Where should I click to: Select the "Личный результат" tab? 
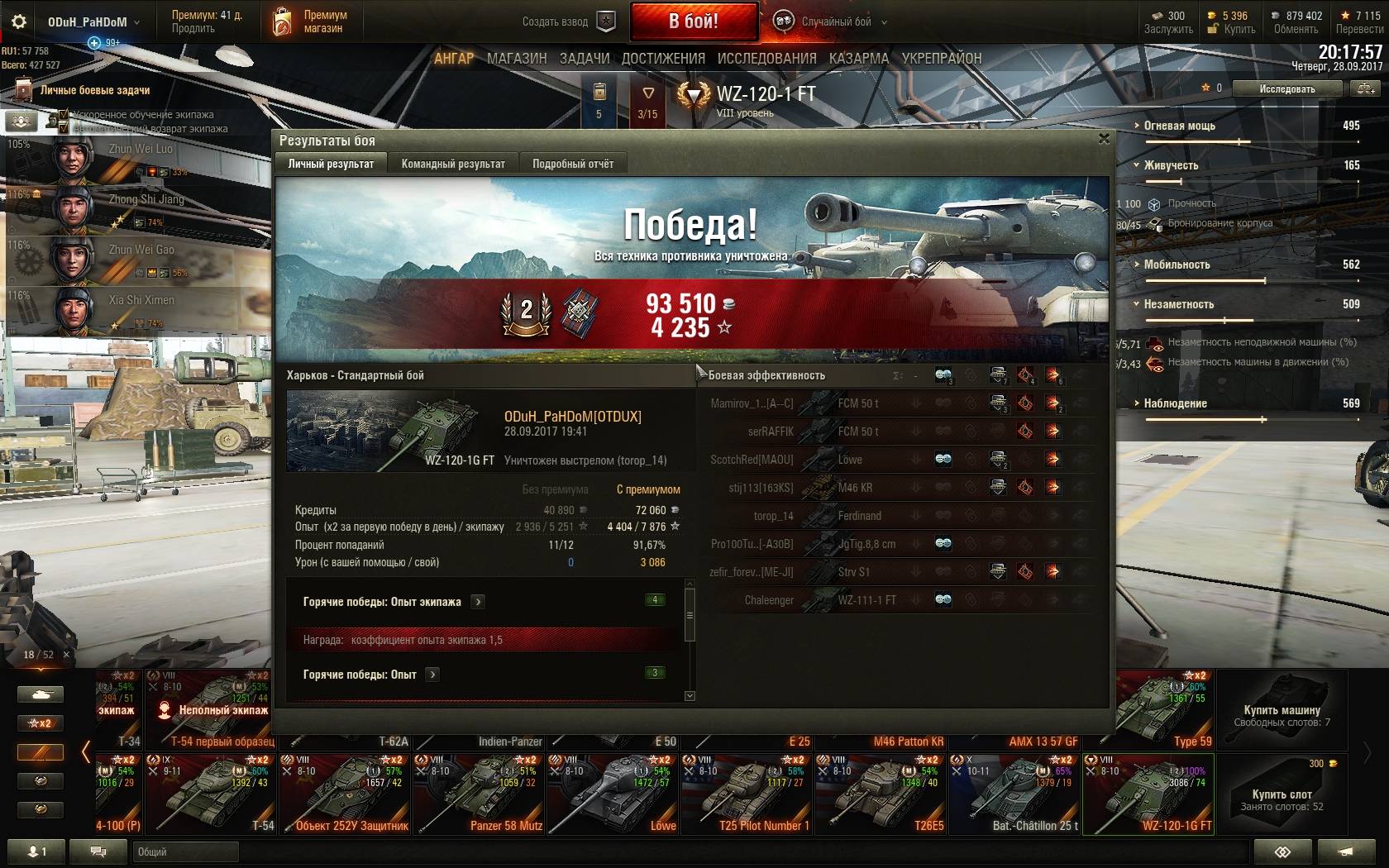pos(331,164)
